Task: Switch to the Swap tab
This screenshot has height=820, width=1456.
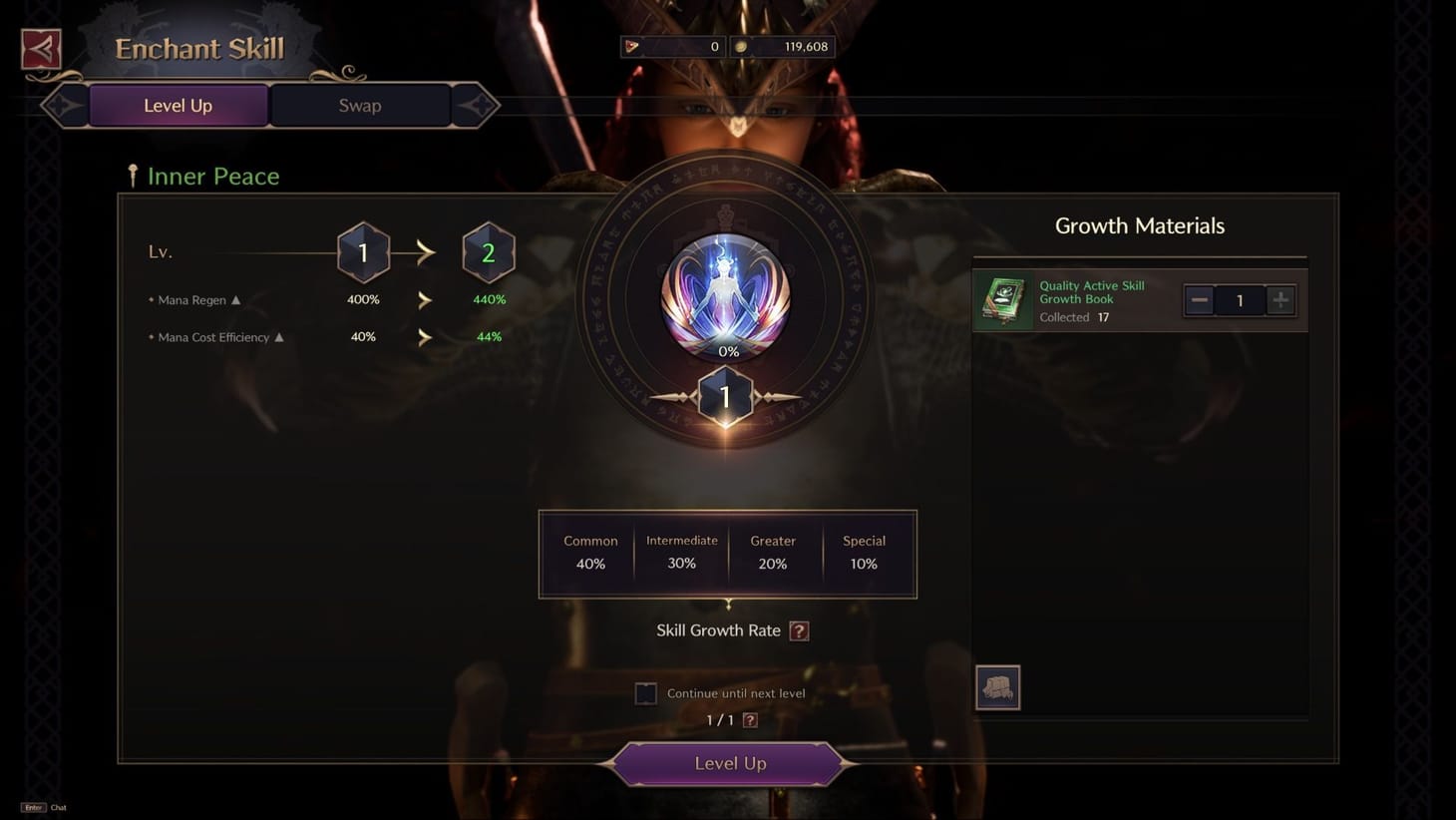Action: (359, 105)
